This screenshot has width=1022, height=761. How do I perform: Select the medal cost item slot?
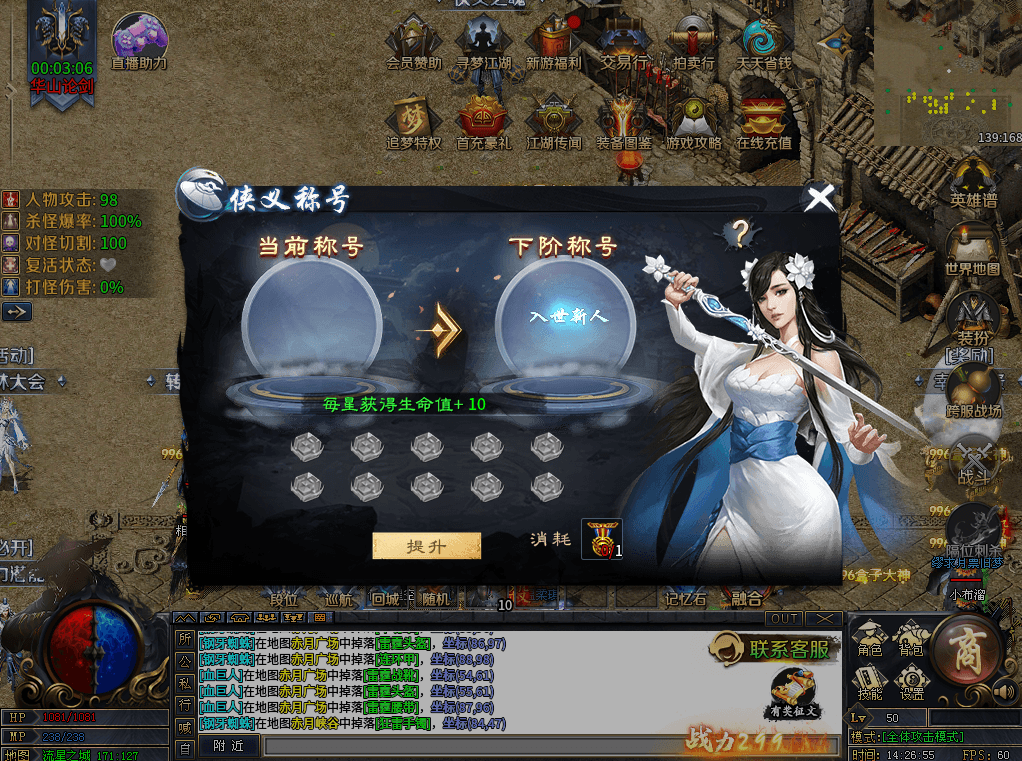click(x=601, y=539)
